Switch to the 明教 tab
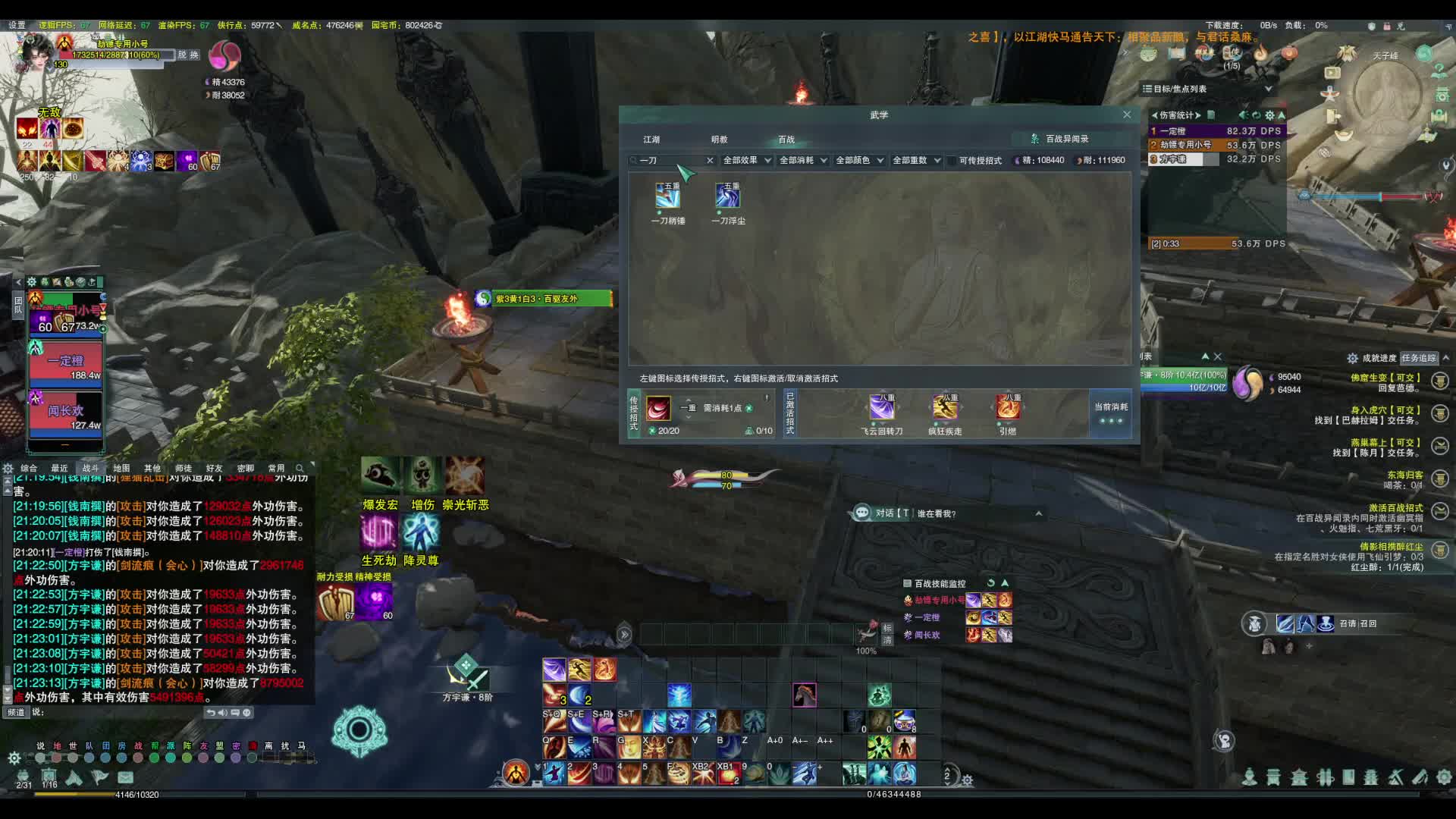This screenshot has width=1456, height=819. point(719,140)
